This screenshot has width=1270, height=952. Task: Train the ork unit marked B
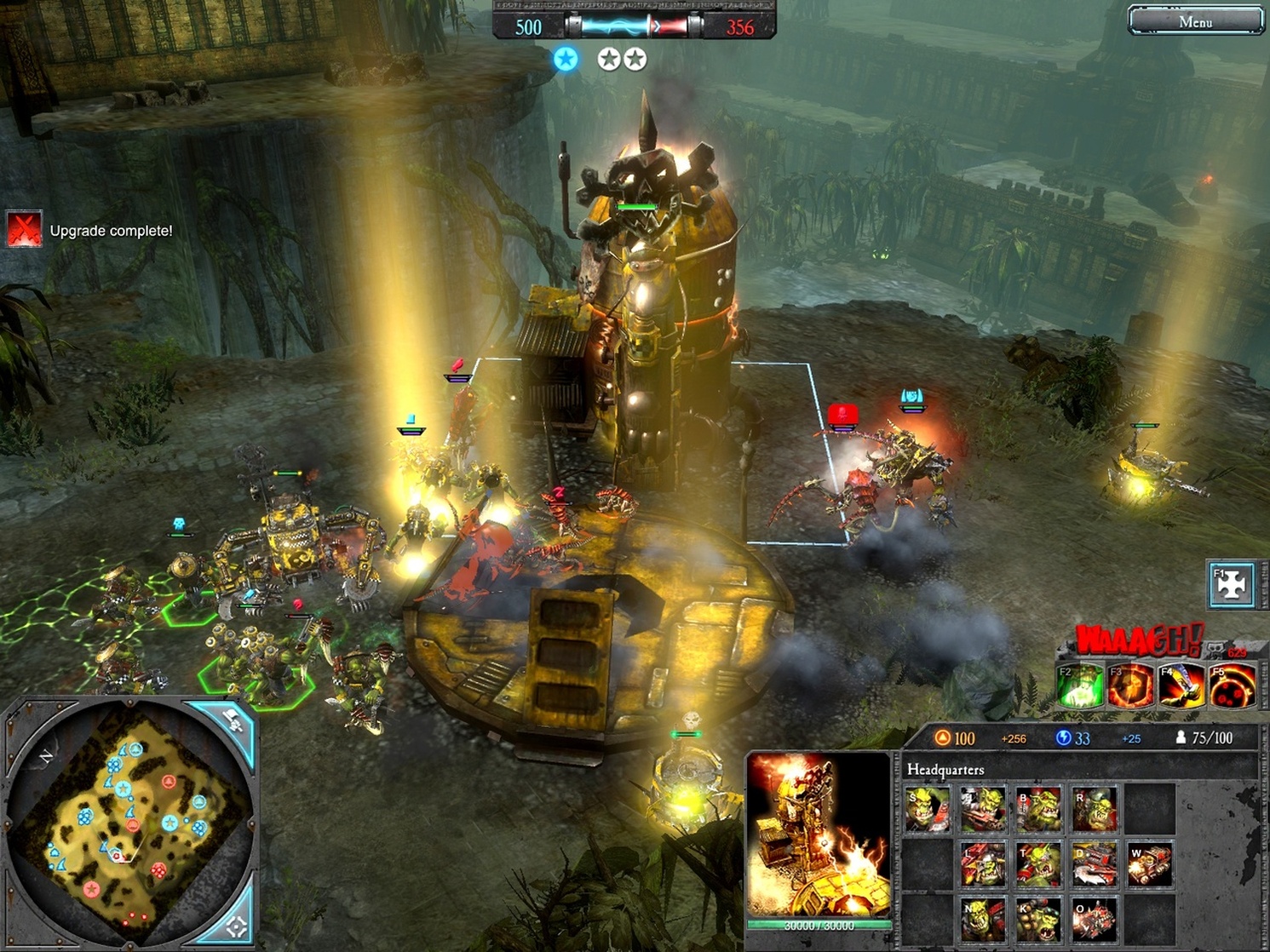pos(1039,809)
